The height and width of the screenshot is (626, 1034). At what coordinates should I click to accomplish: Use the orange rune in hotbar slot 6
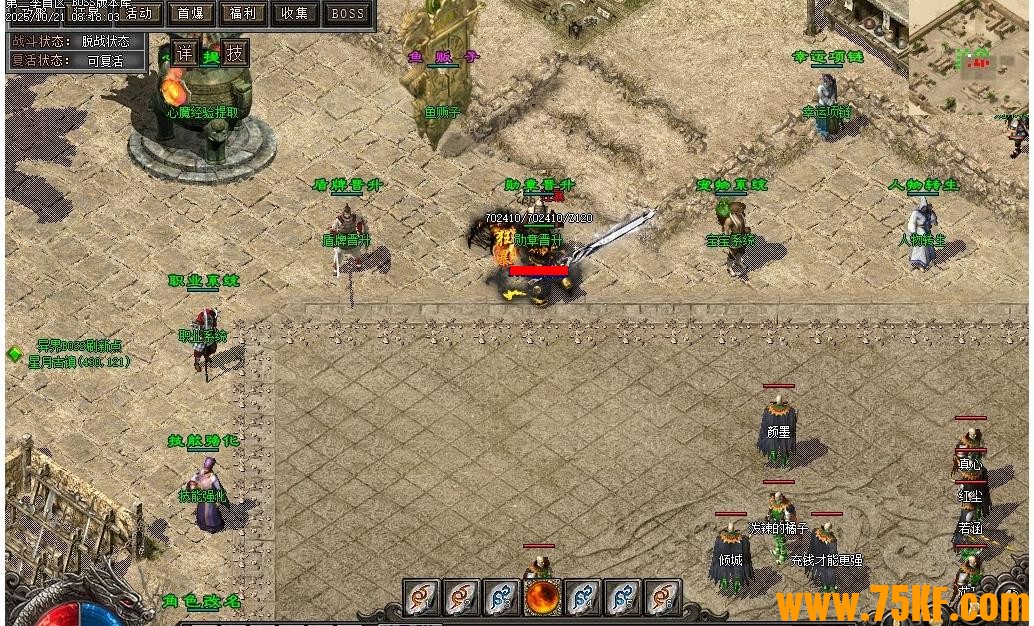click(663, 598)
